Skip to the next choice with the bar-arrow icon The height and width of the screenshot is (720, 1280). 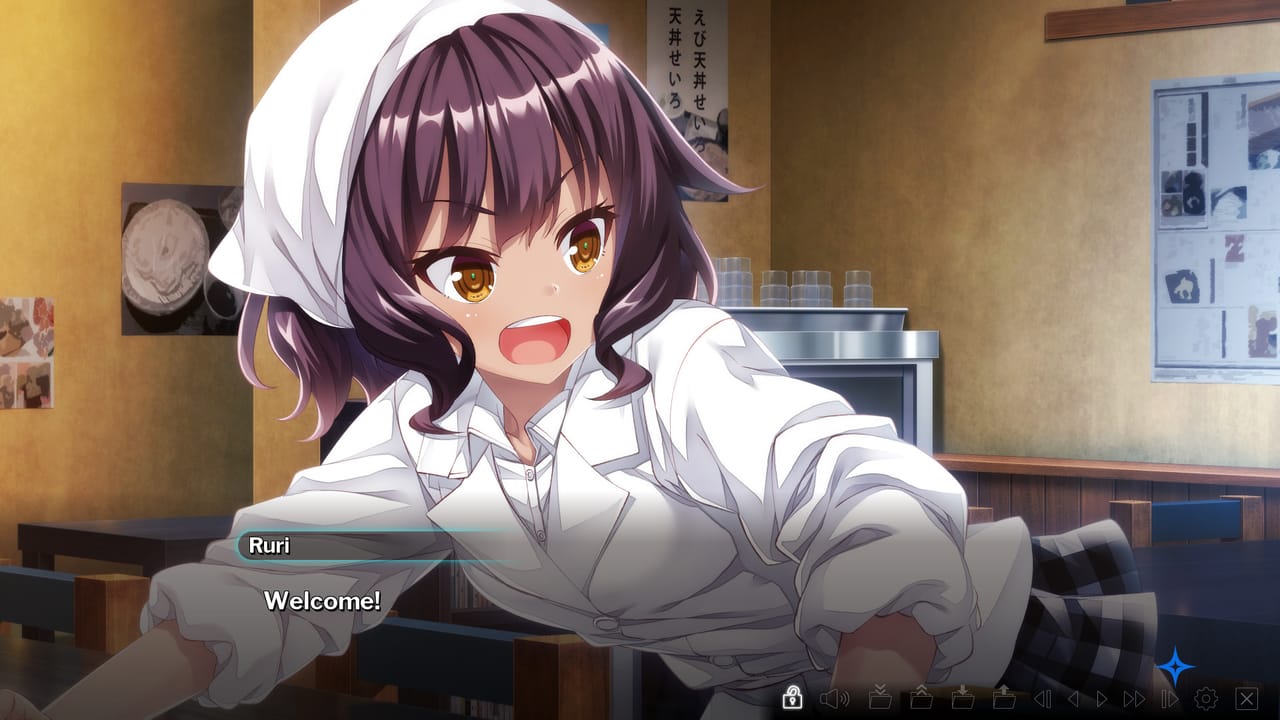(x=1168, y=700)
